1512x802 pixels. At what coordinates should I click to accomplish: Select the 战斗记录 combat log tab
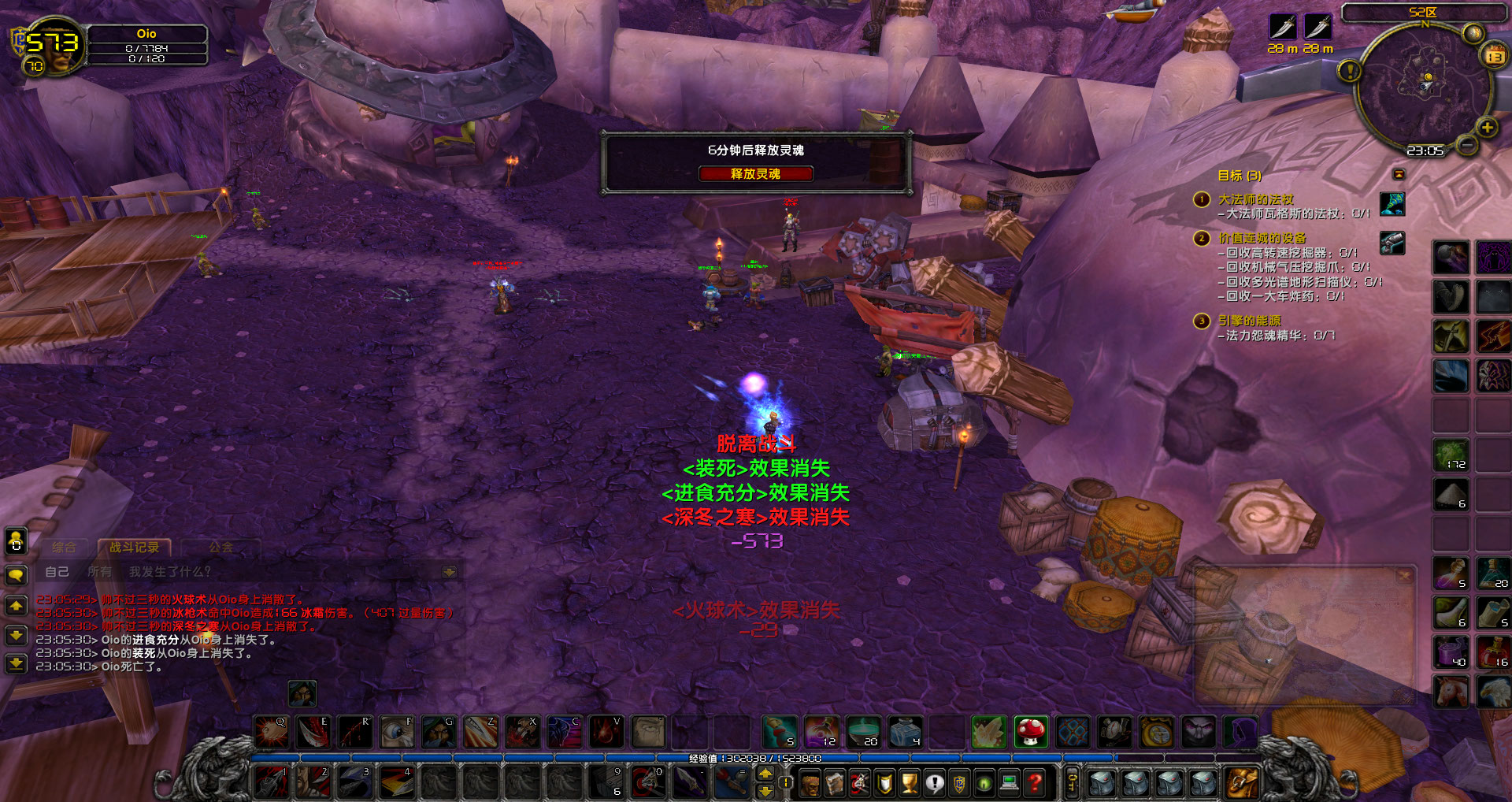(134, 547)
